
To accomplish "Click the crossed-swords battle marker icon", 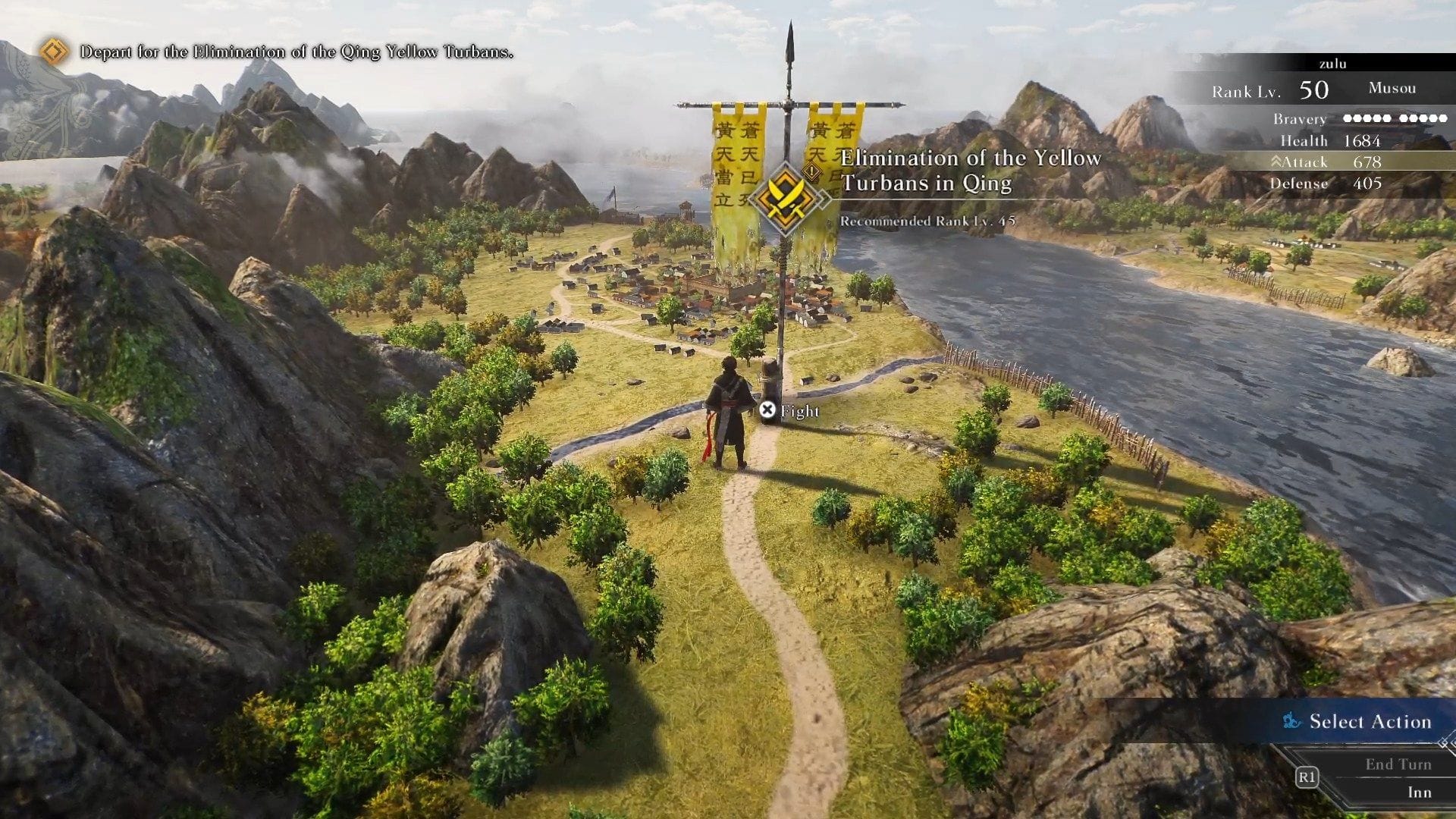I will tap(786, 199).
